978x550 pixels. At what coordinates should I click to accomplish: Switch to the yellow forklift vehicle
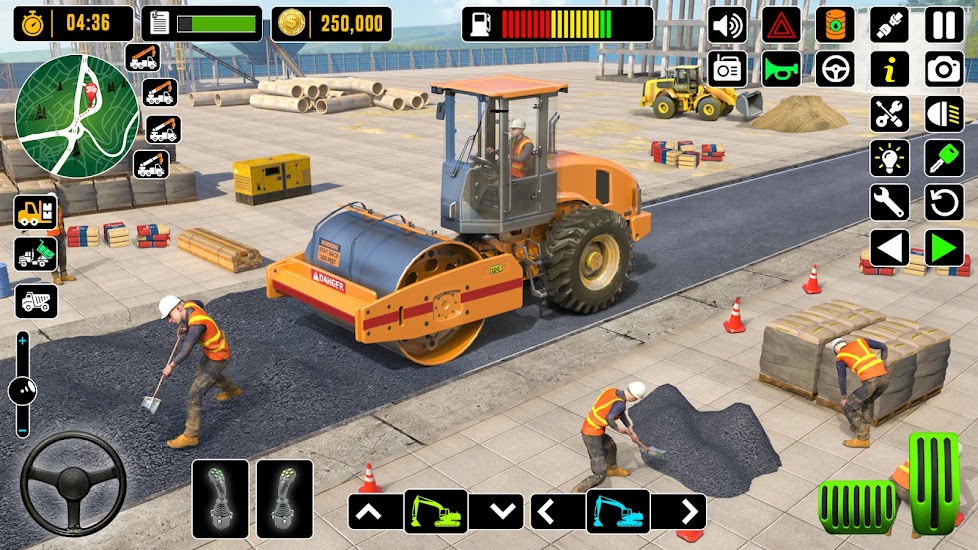pos(35,212)
